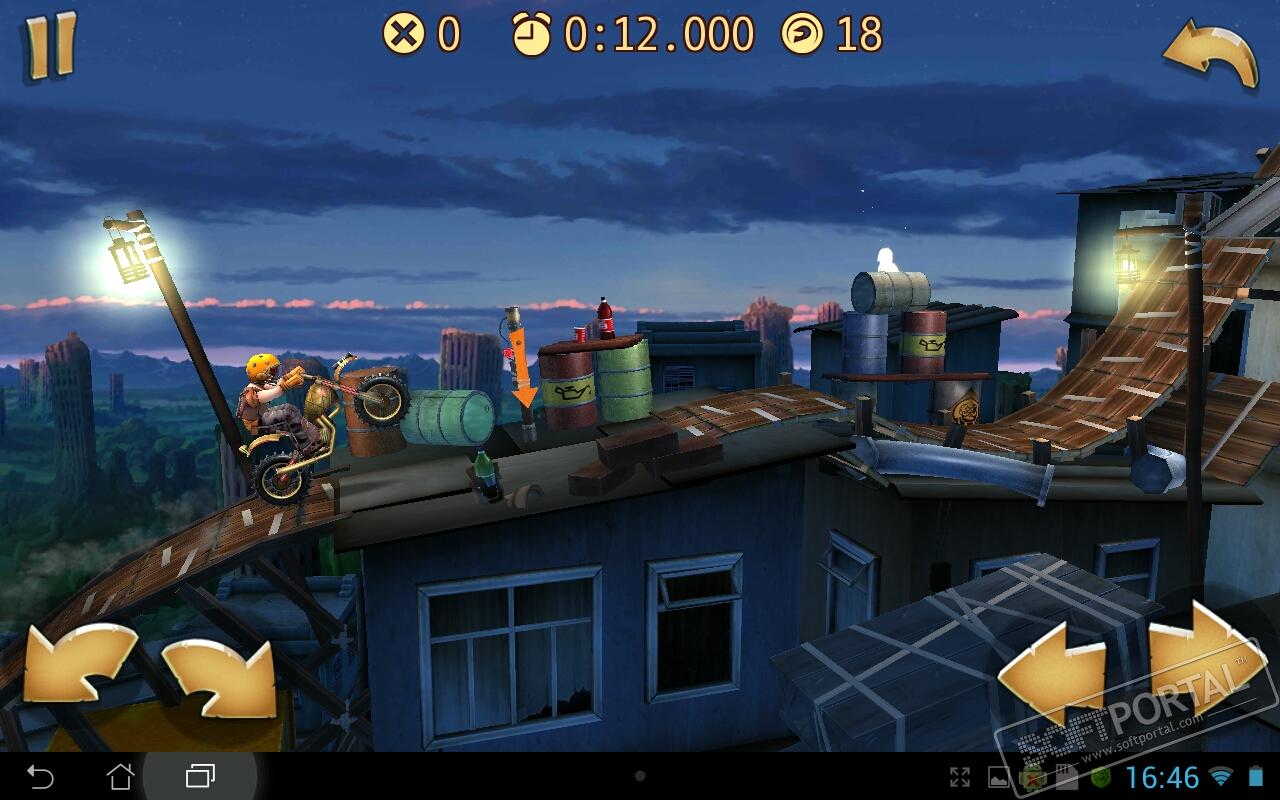Restart from checkpoint with the curved back arrow
The width and height of the screenshot is (1280, 800).
click(x=1209, y=55)
